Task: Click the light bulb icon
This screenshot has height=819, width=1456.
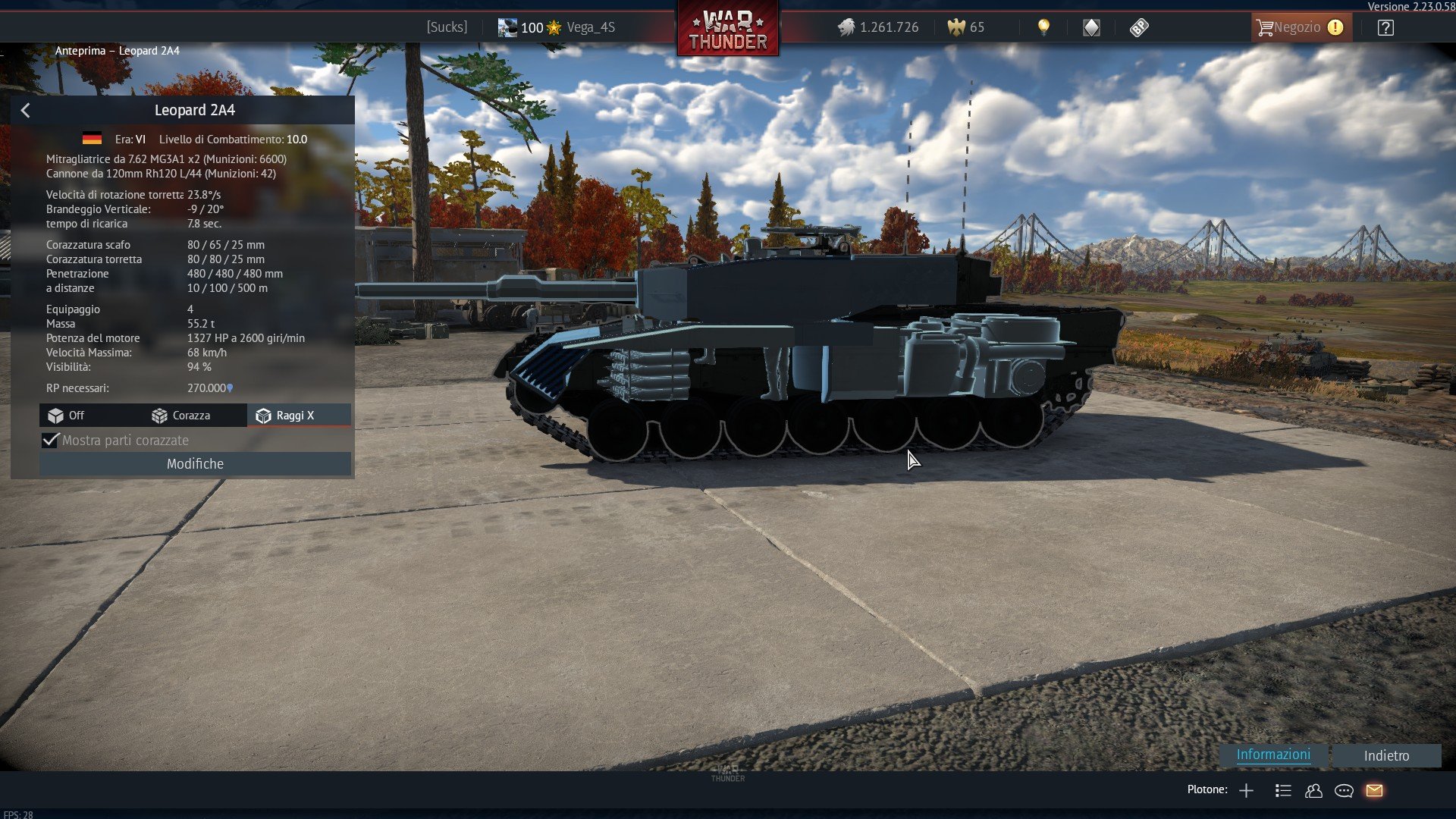Action: [x=1043, y=27]
